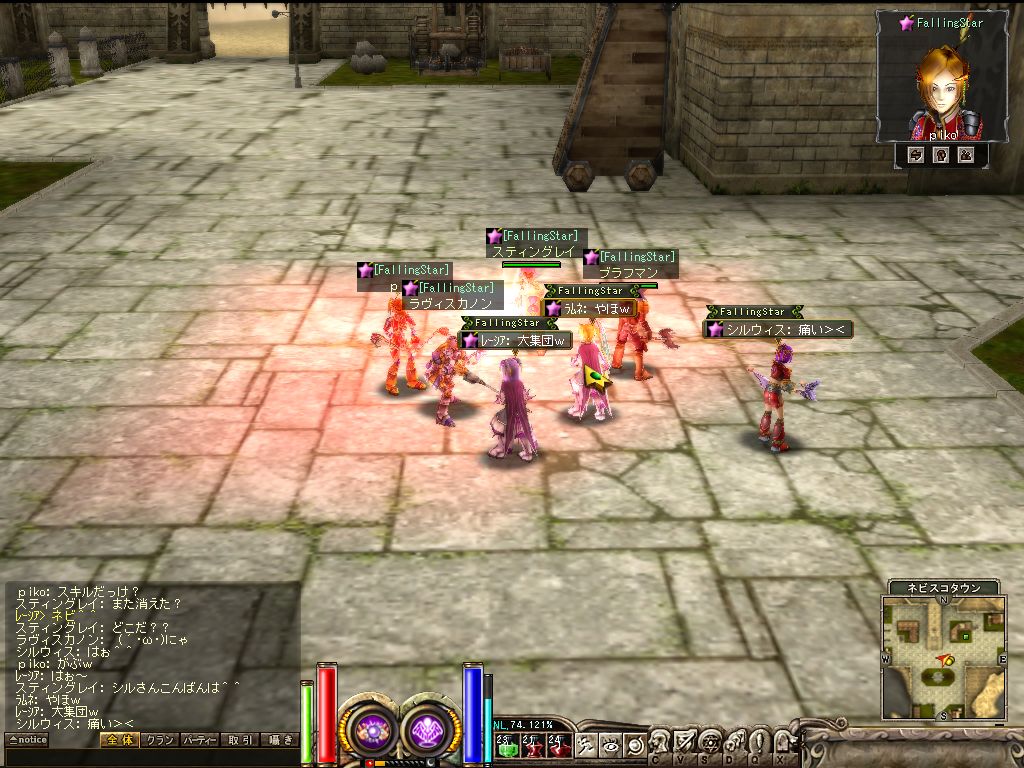Viewport: 1024px width, 768px height.
Task: Use the green potion in the hotbar
Action: pos(505,744)
